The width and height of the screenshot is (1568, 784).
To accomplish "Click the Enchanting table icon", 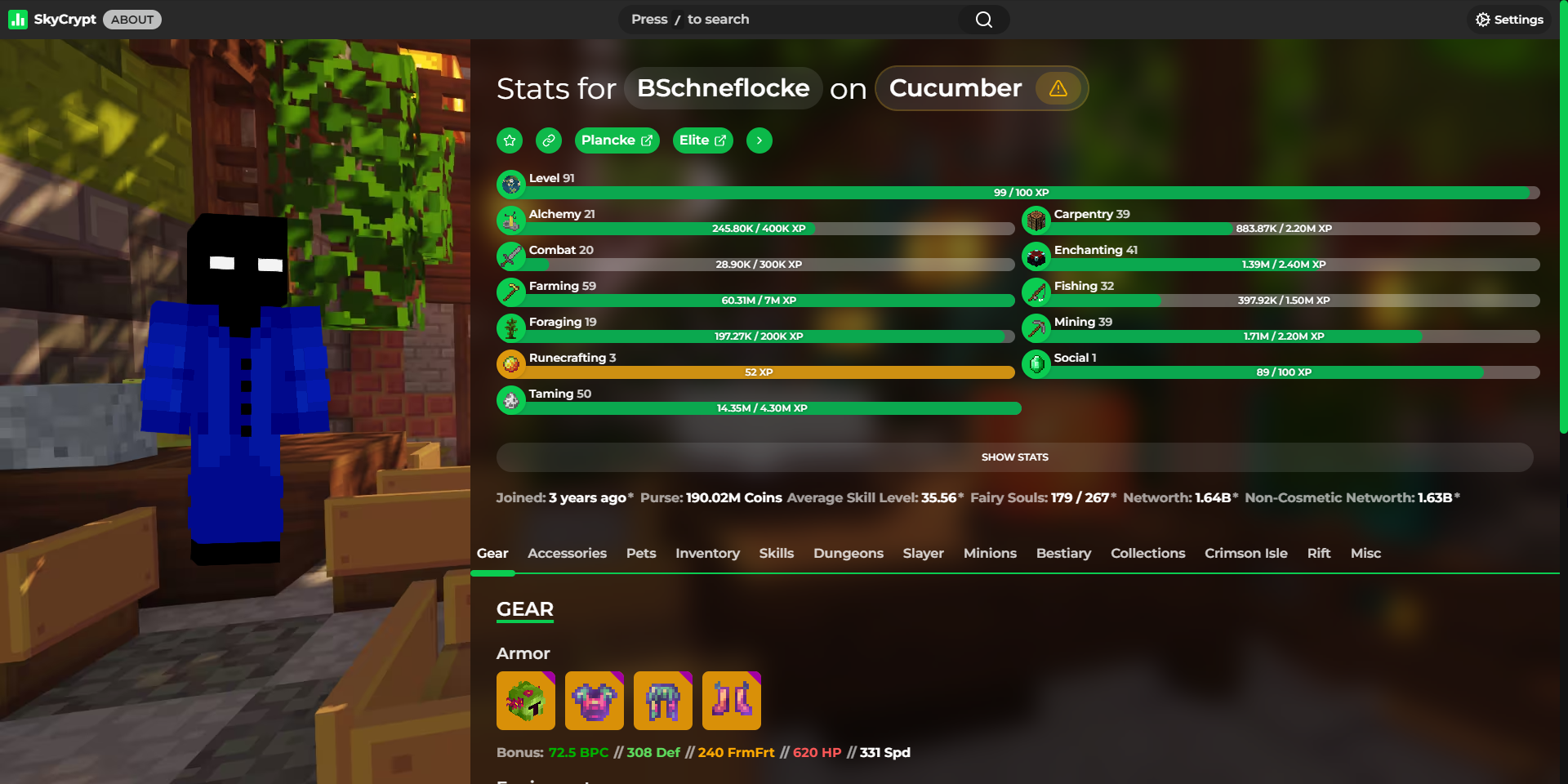I will tap(1036, 256).
